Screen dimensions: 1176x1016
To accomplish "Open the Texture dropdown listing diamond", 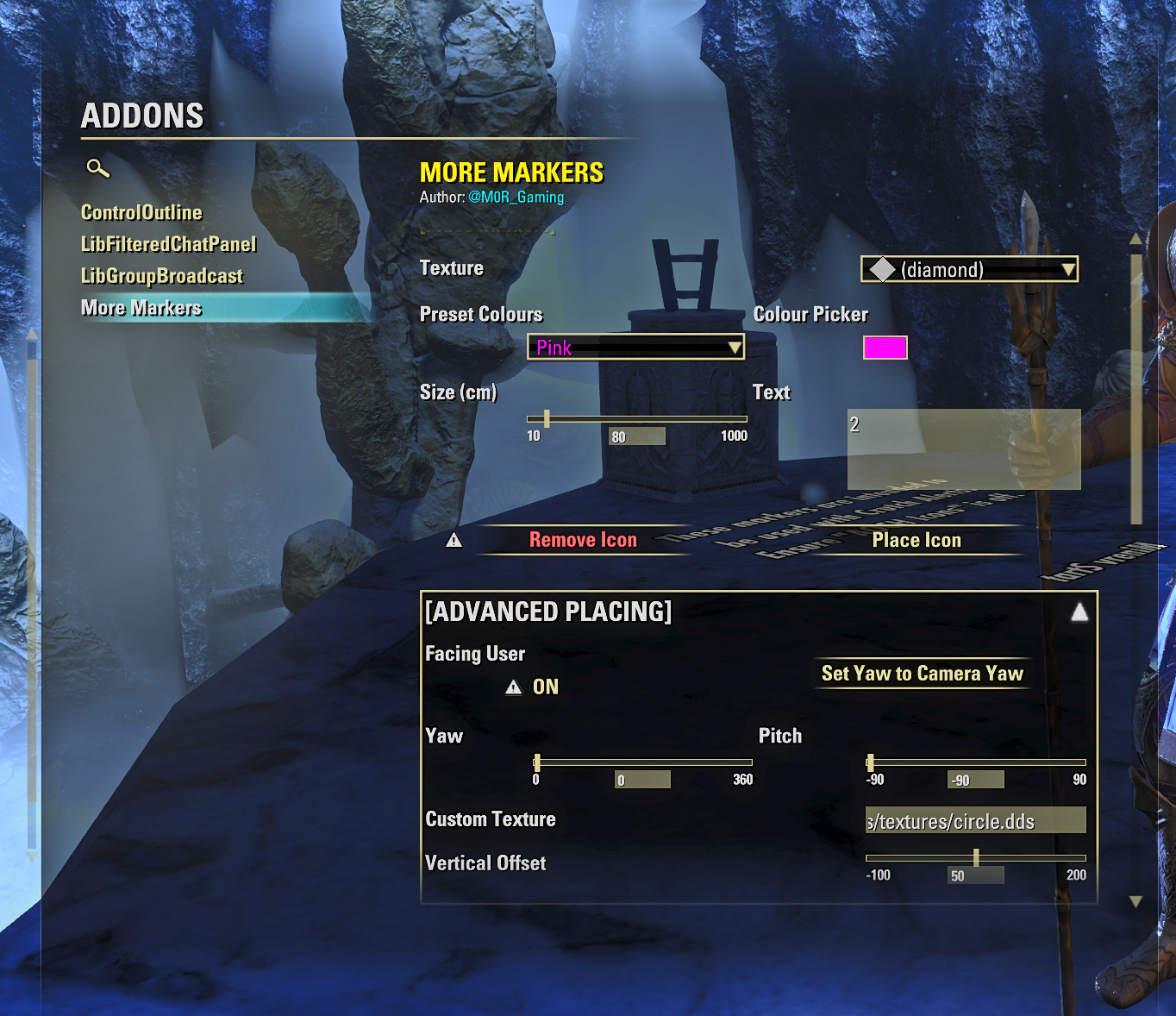I will click(x=969, y=269).
